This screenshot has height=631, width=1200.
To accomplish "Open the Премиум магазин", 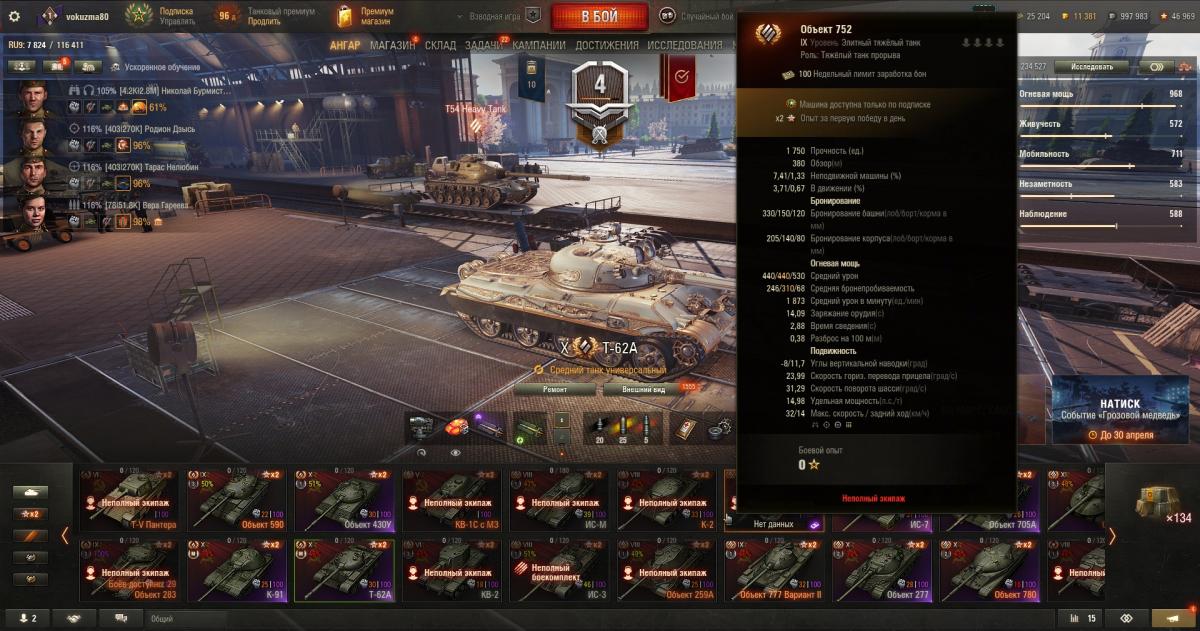I will tap(365, 16).
